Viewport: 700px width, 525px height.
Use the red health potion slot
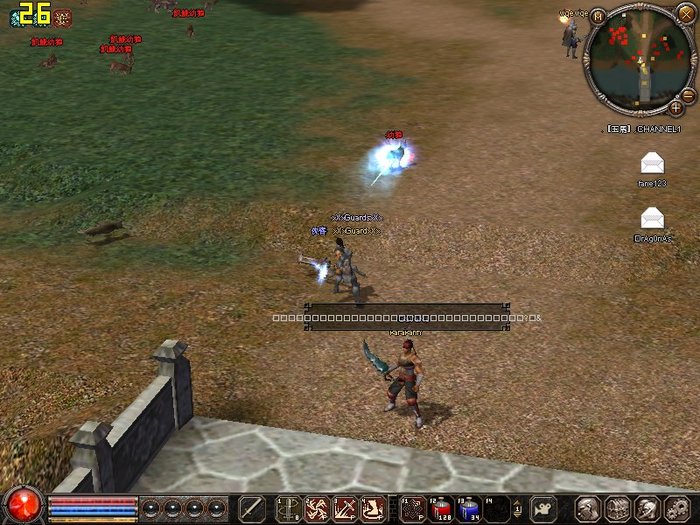[x=440, y=508]
